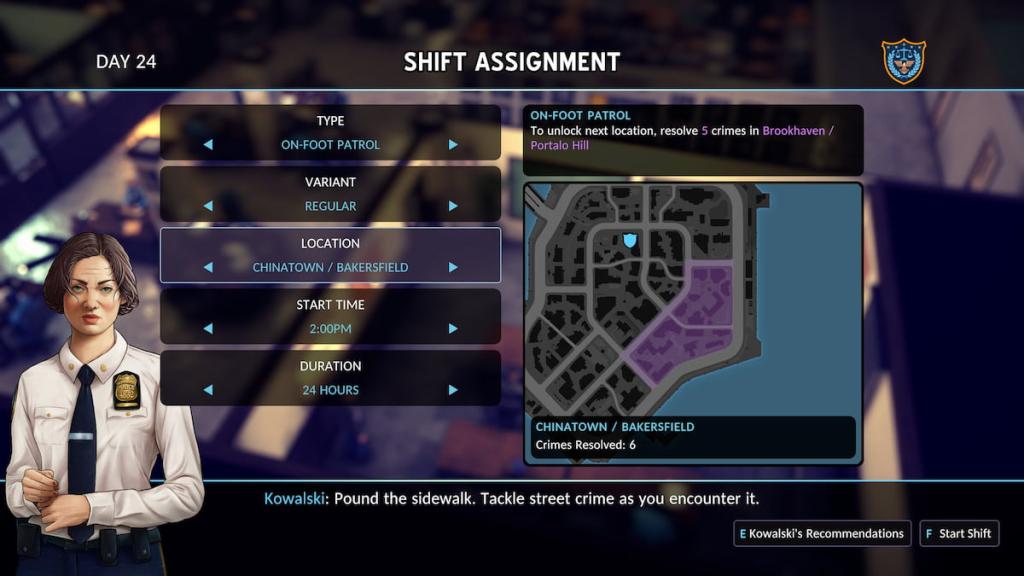The image size is (1024, 576).
Task: Shorten the shift Duration
Action: 208,390
